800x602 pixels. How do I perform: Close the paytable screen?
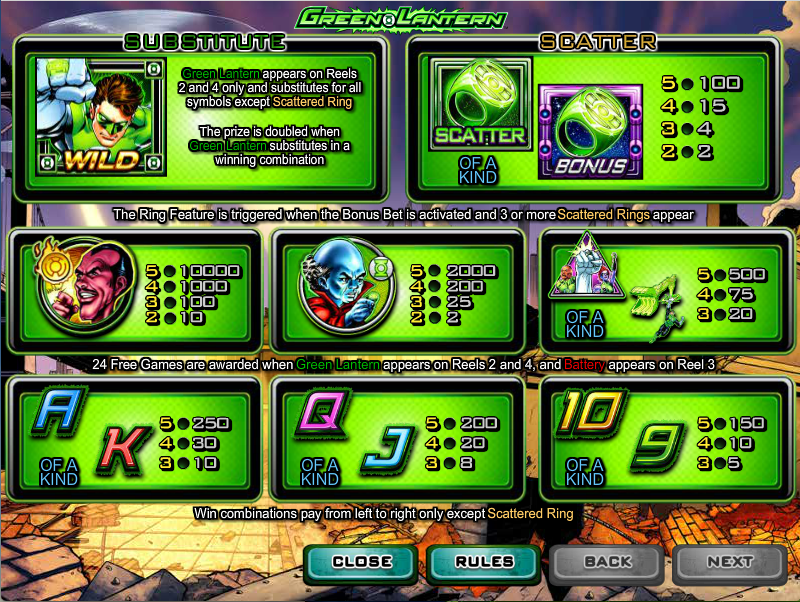(x=362, y=562)
